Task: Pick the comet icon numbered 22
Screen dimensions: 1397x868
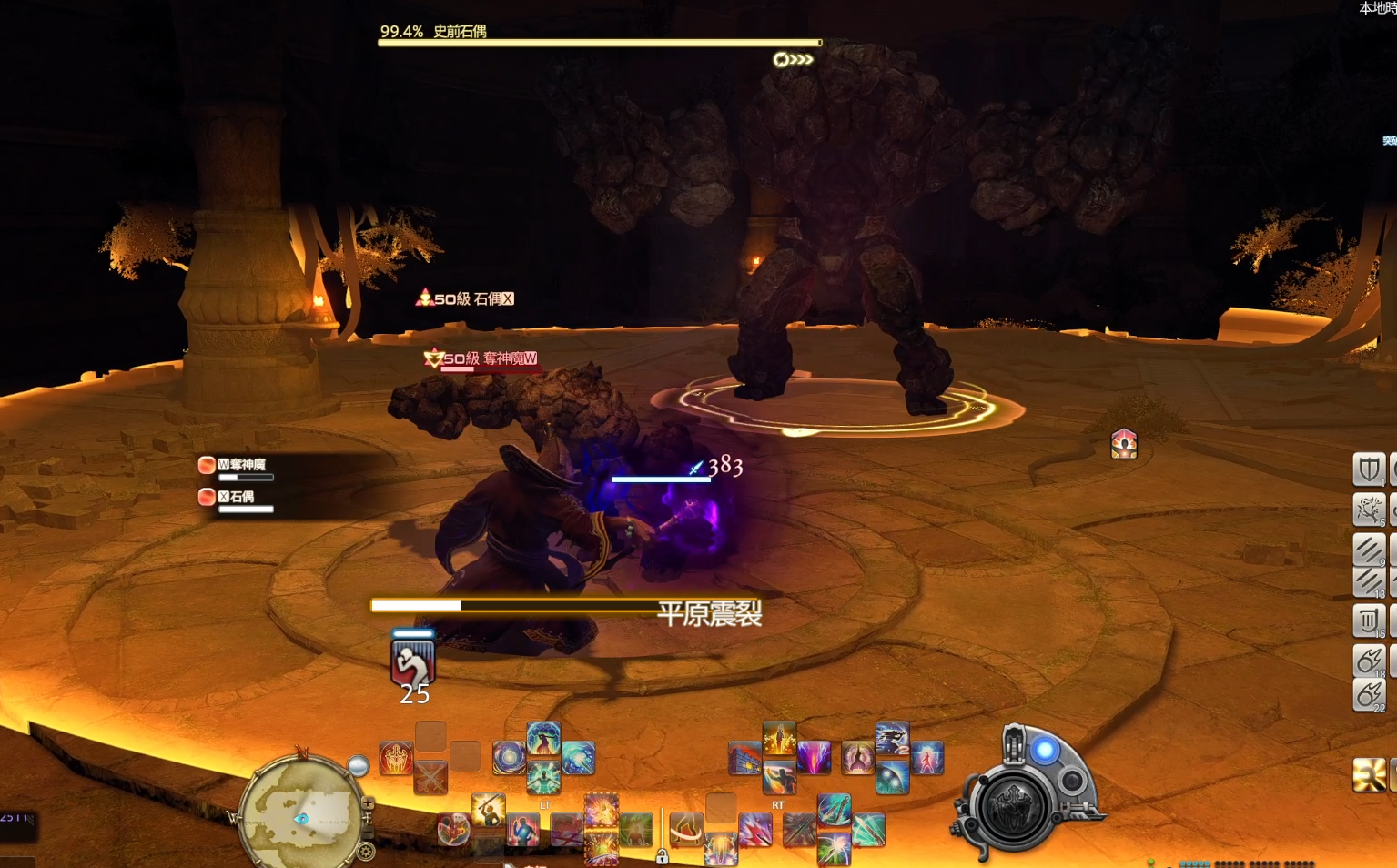Action: 1368,696
